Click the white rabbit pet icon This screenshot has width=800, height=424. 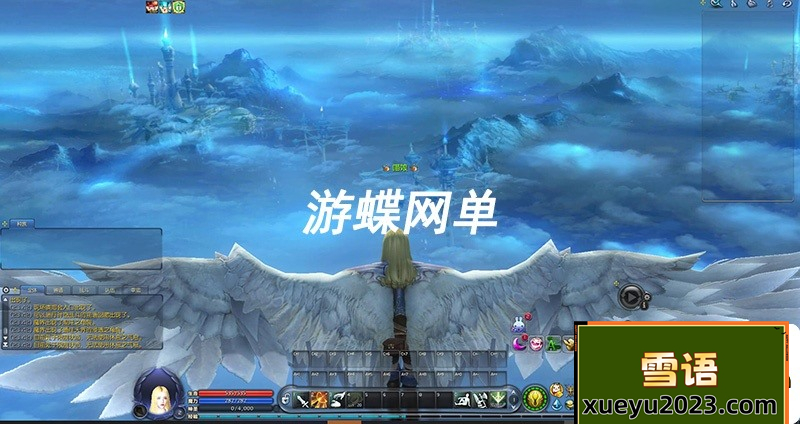coord(519,323)
